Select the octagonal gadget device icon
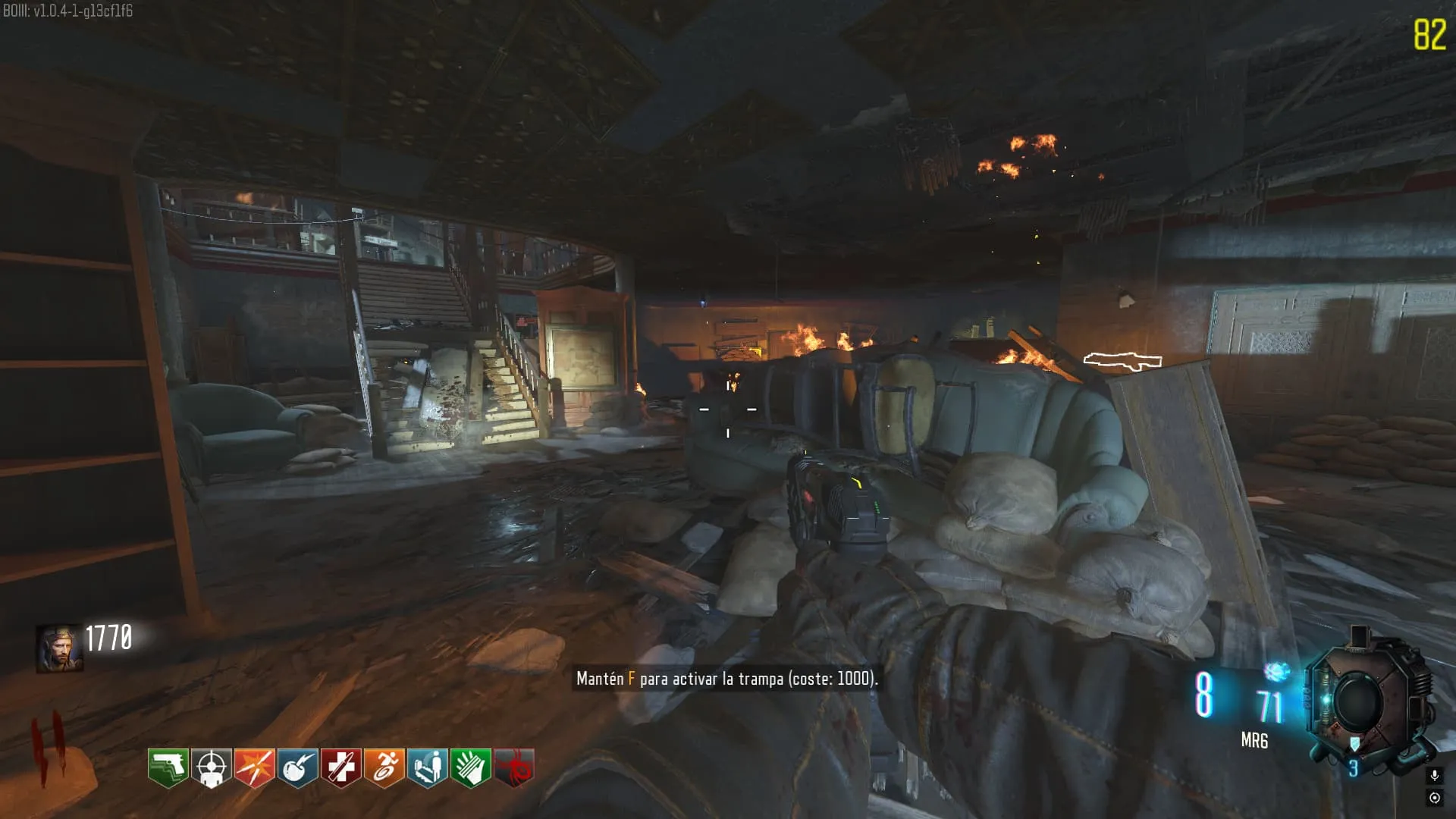The image size is (1456, 819). (1361, 701)
